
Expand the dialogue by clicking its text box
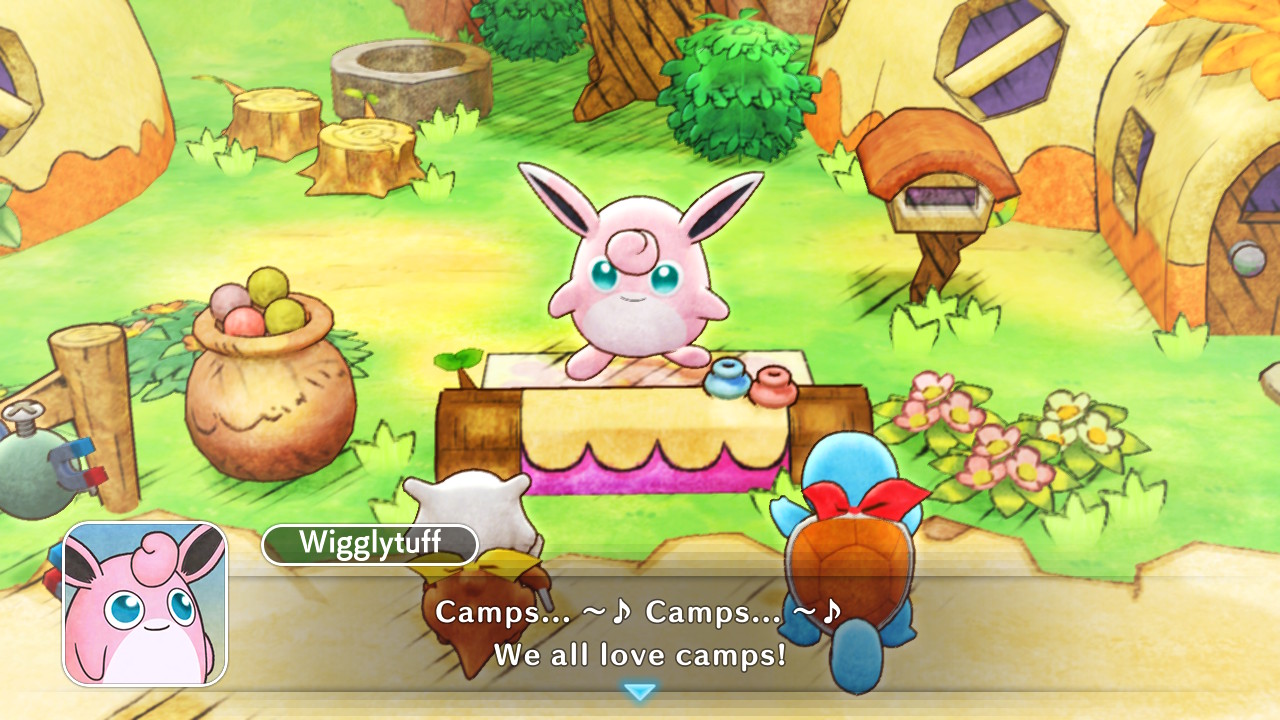click(640, 630)
